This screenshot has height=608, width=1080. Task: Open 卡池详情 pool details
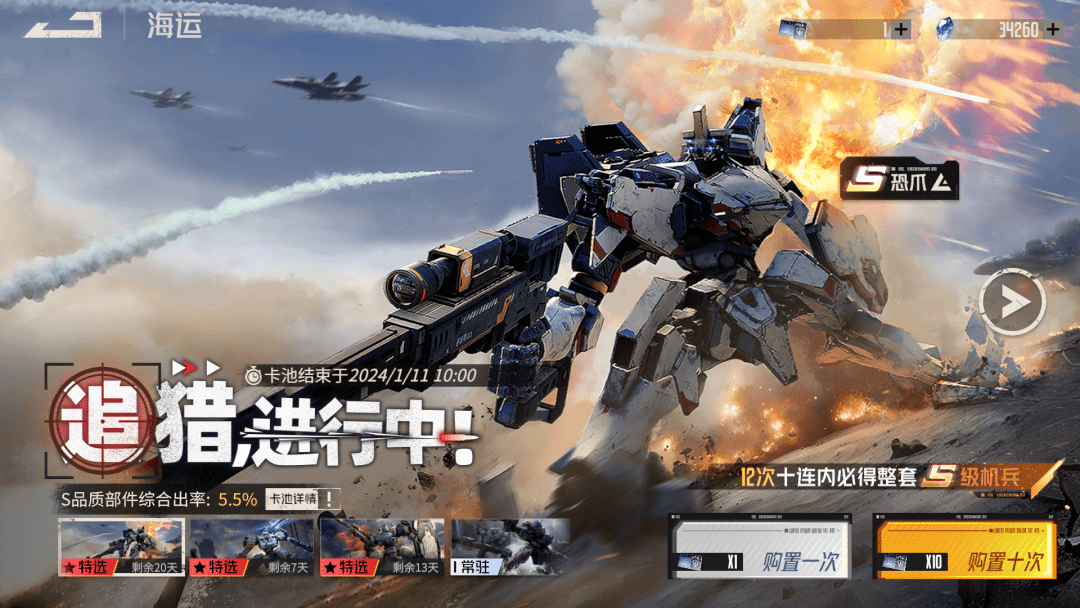[300, 499]
